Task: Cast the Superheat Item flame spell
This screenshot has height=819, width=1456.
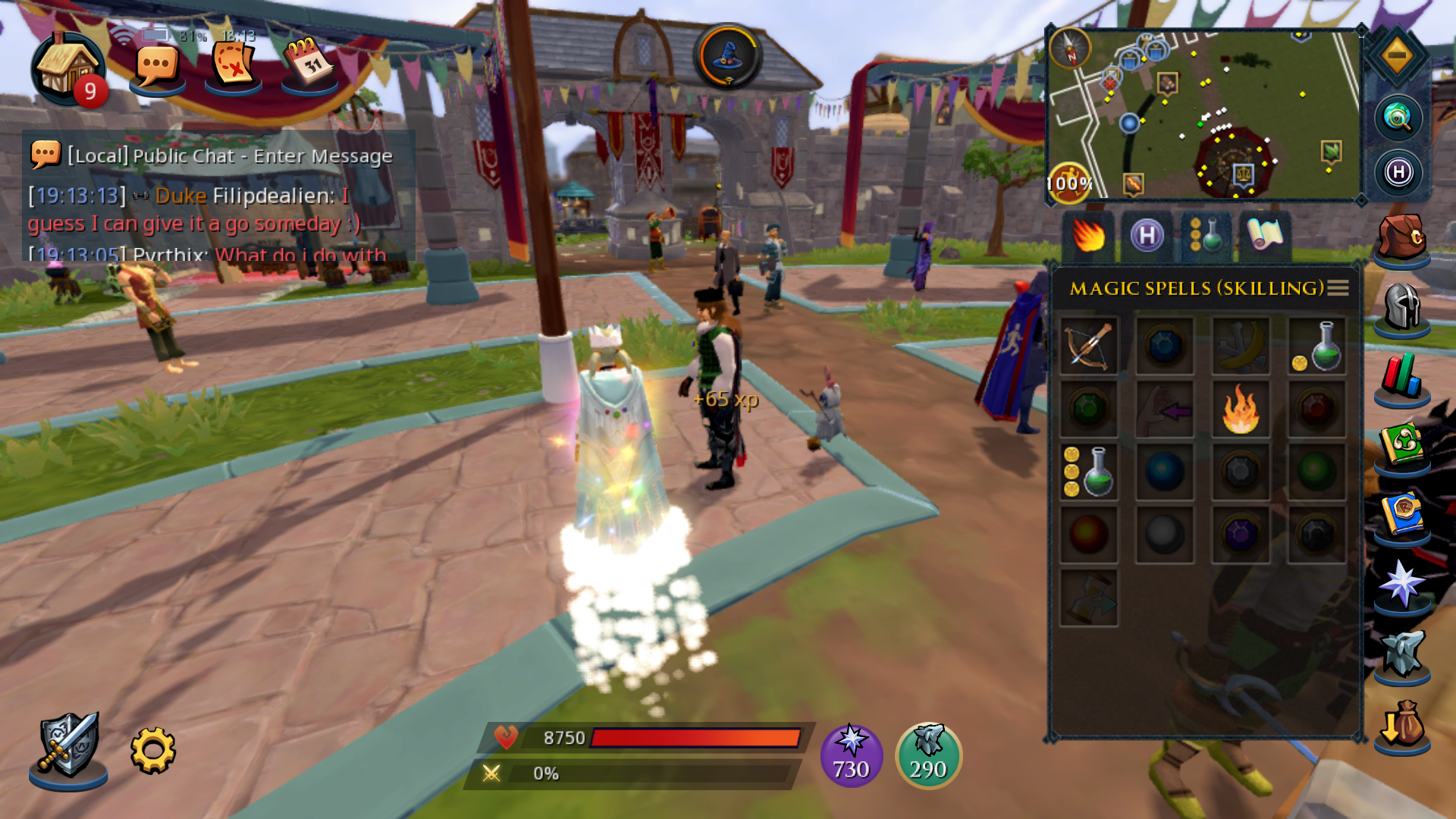Action: (1241, 410)
